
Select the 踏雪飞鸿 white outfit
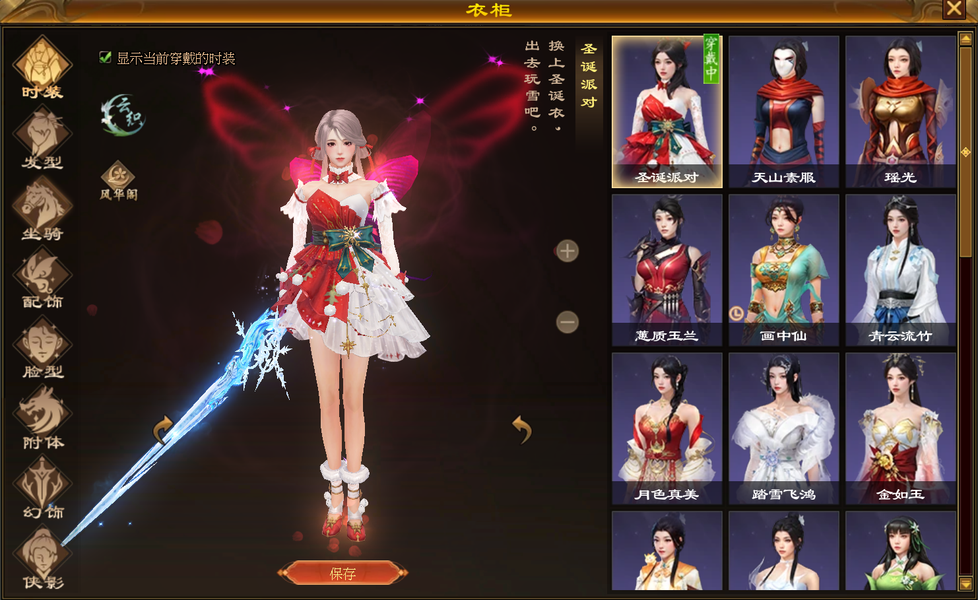tap(783, 428)
